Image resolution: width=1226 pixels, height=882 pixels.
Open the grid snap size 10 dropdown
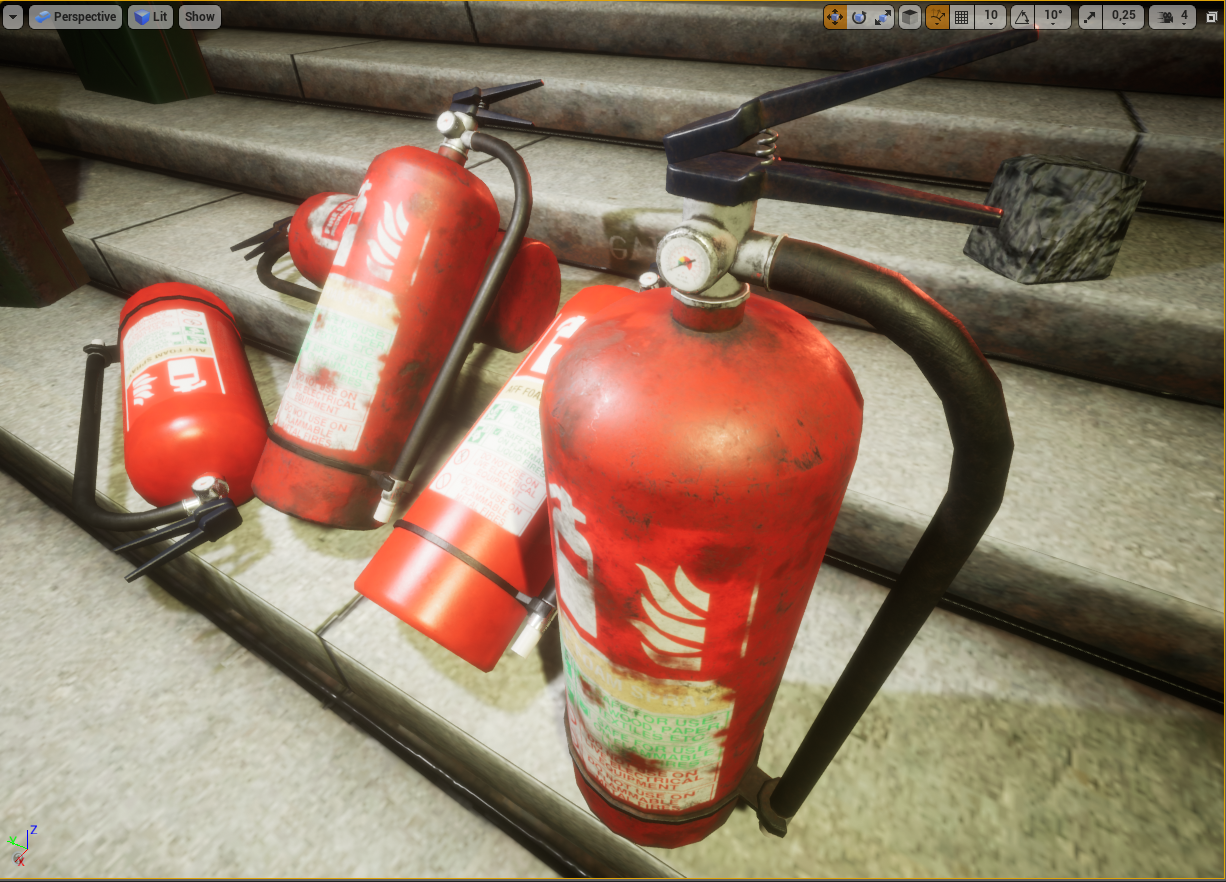coord(990,17)
